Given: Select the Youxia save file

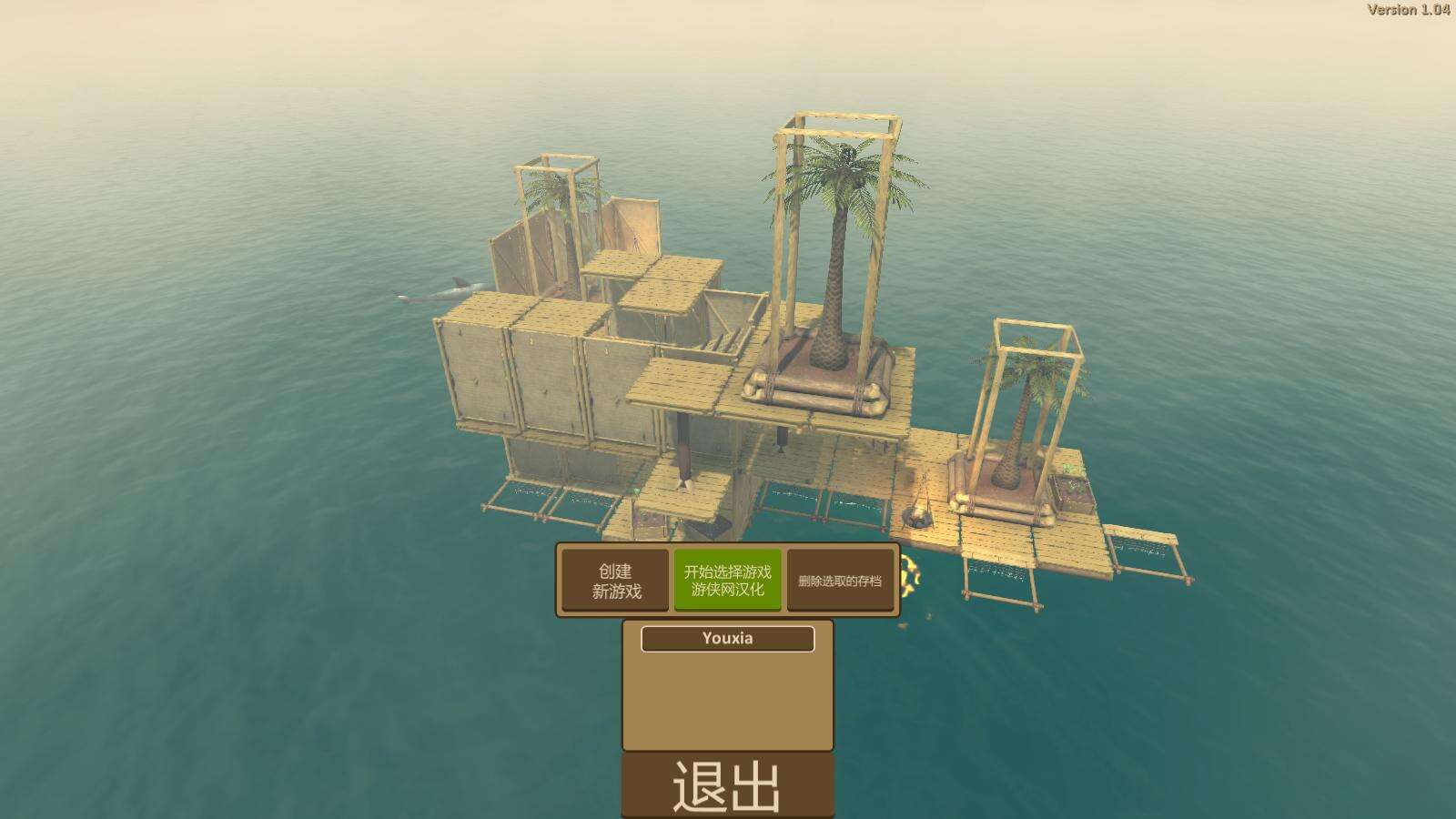Looking at the screenshot, I should pos(727,639).
